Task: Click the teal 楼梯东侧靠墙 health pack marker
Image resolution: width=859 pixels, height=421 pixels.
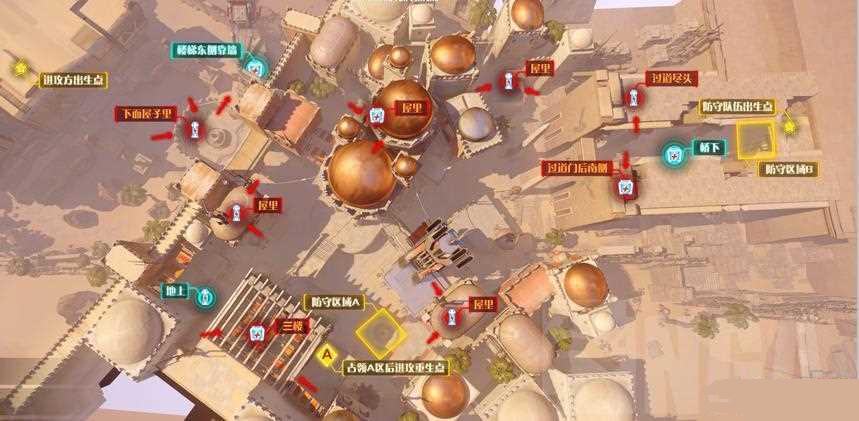Action: pyautogui.click(x=256, y=68)
